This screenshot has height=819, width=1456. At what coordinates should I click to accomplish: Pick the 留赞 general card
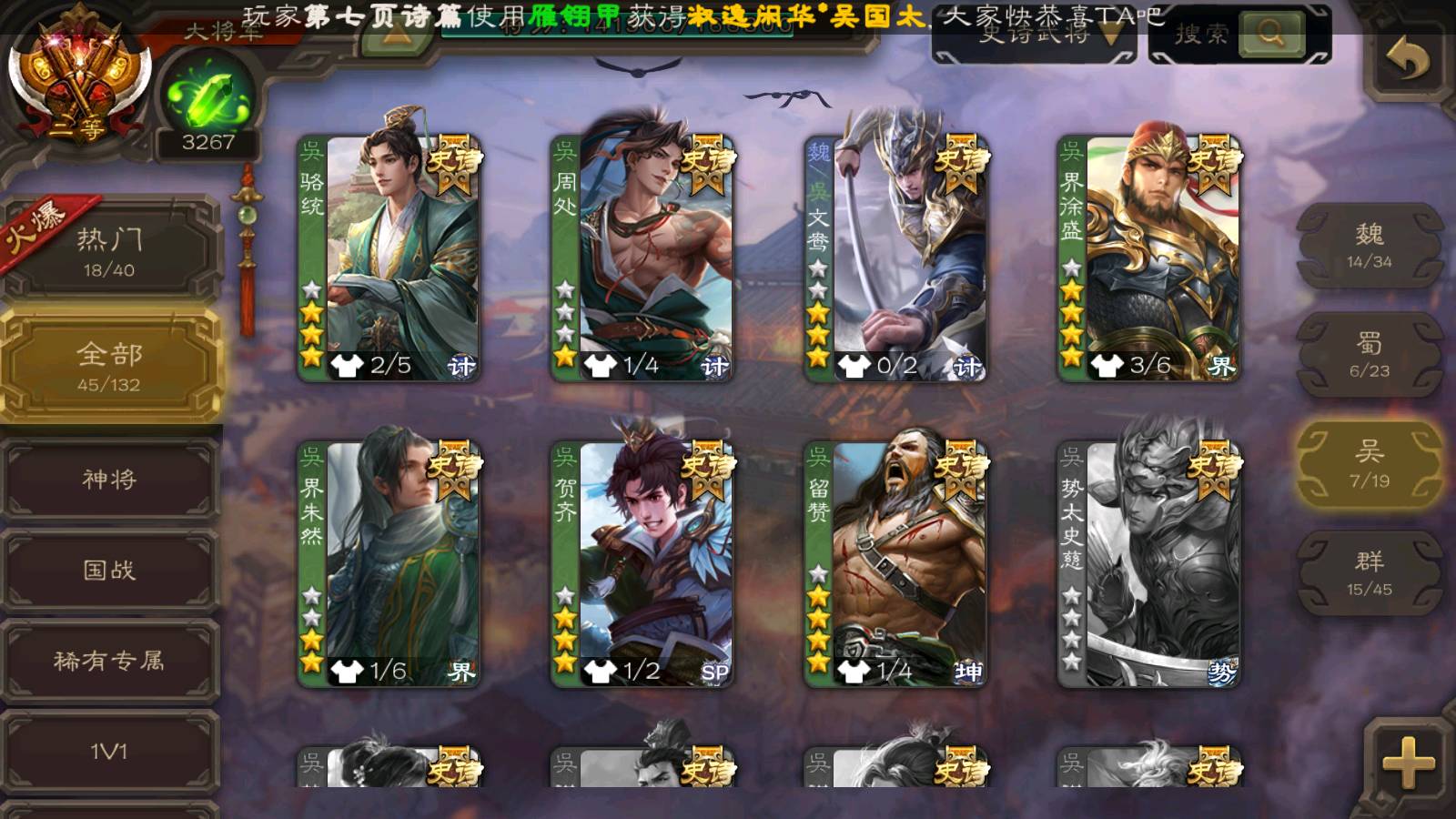895,564
